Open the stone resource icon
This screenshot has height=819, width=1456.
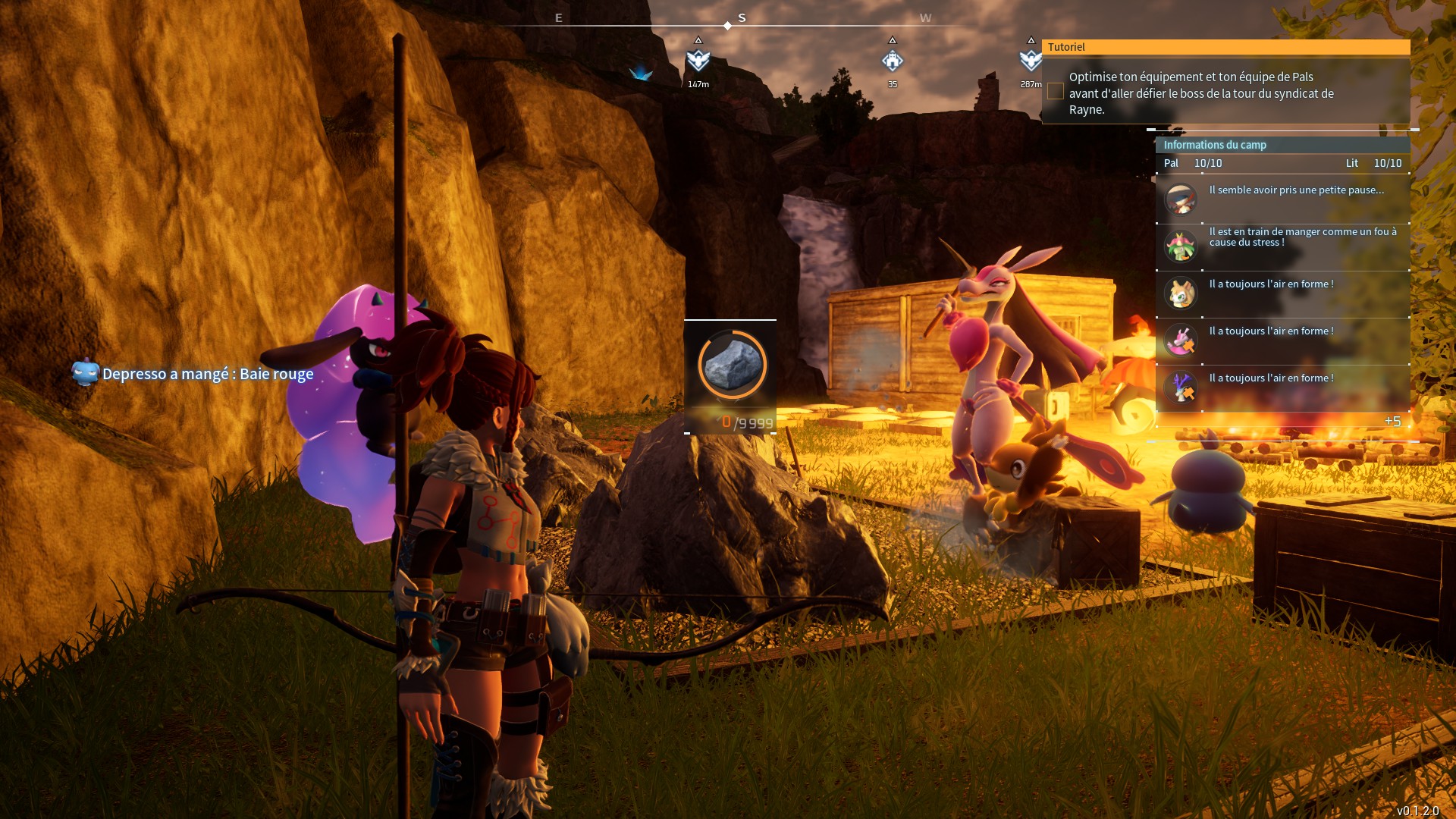(x=732, y=366)
